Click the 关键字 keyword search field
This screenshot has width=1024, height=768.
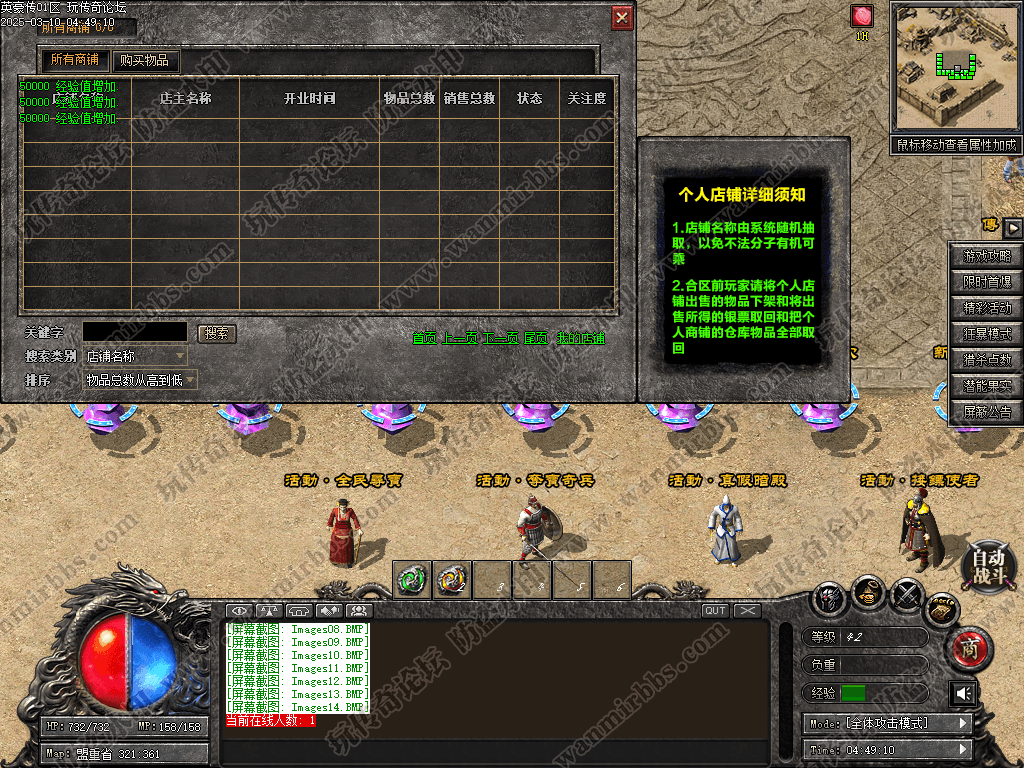click(135, 332)
